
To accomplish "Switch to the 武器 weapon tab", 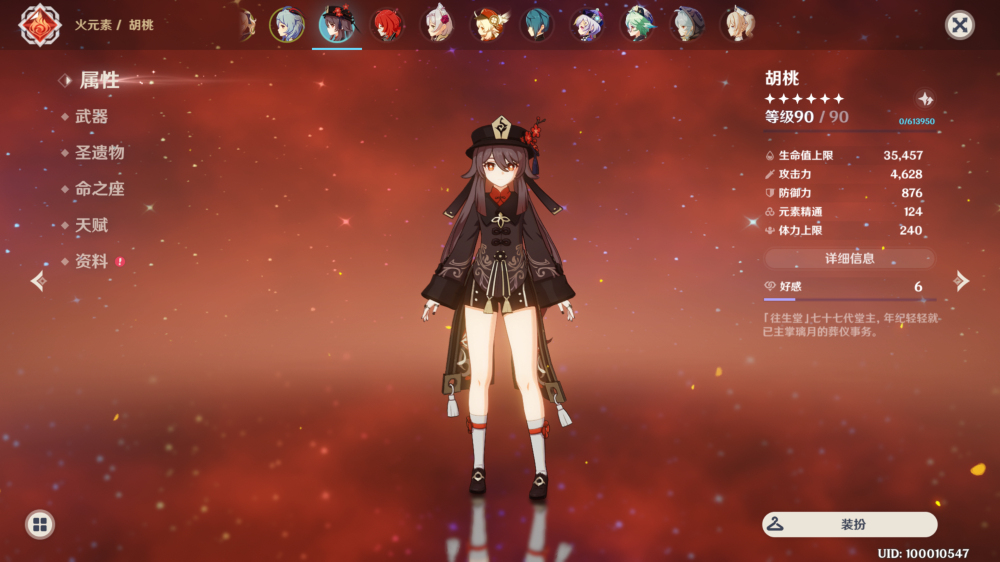I will click(91, 117).
